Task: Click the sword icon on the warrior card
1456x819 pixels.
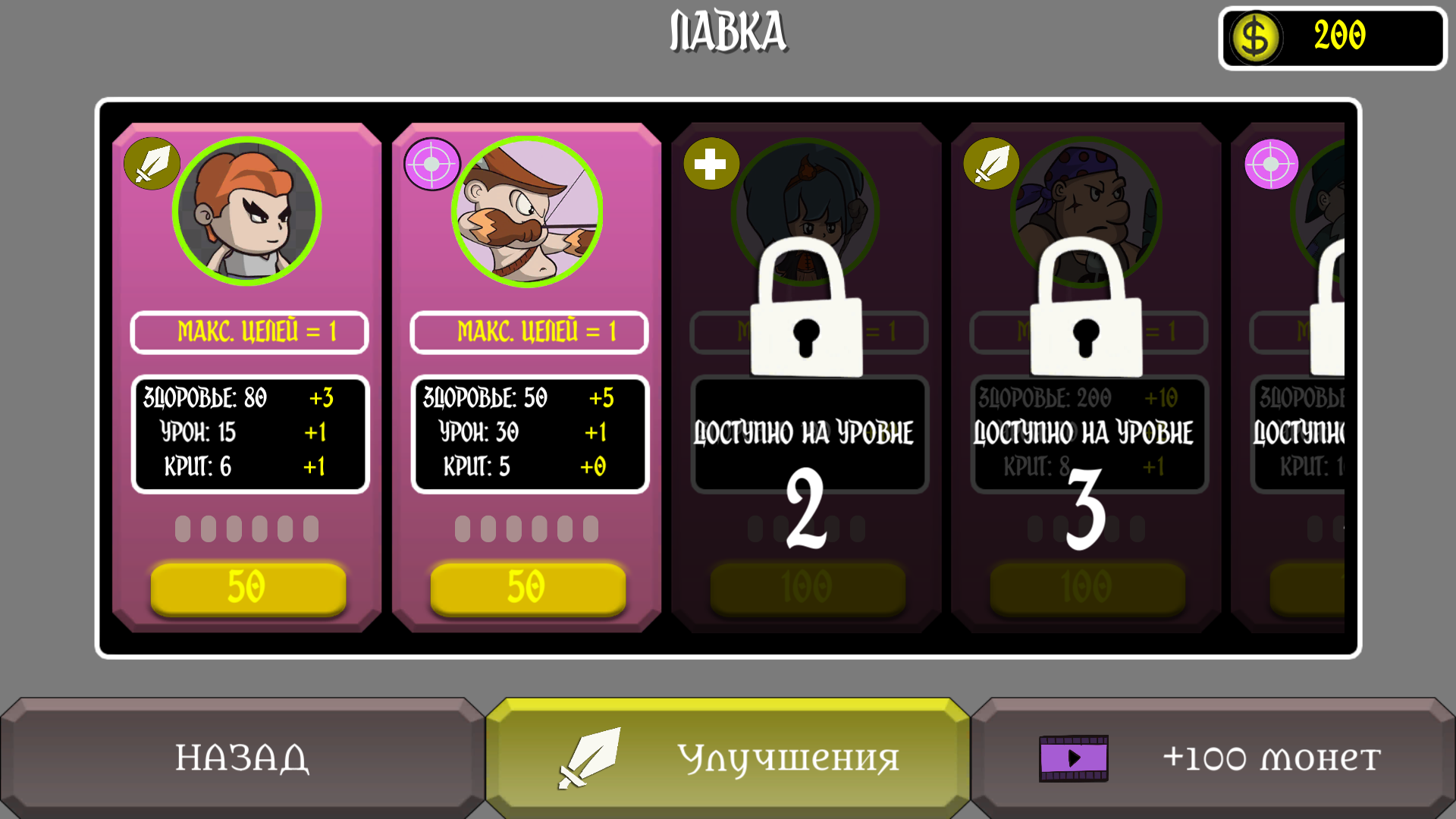Action: pyautogui.click(x=153, y=163)
